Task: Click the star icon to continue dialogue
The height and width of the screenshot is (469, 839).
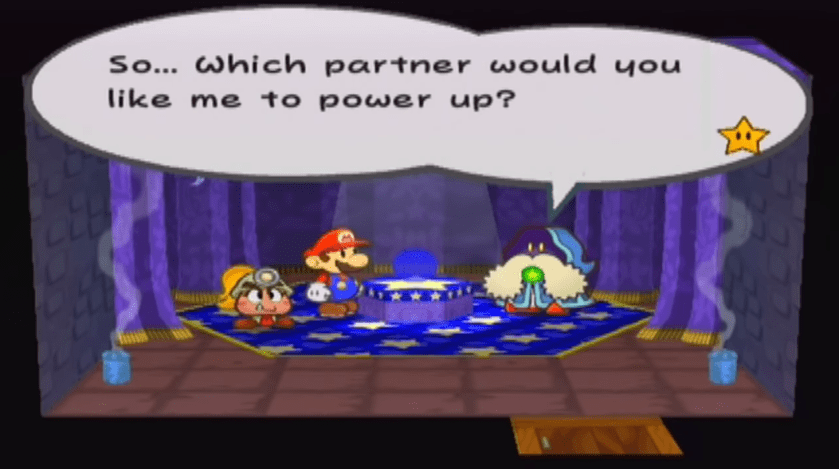Action: pos(743,137)
